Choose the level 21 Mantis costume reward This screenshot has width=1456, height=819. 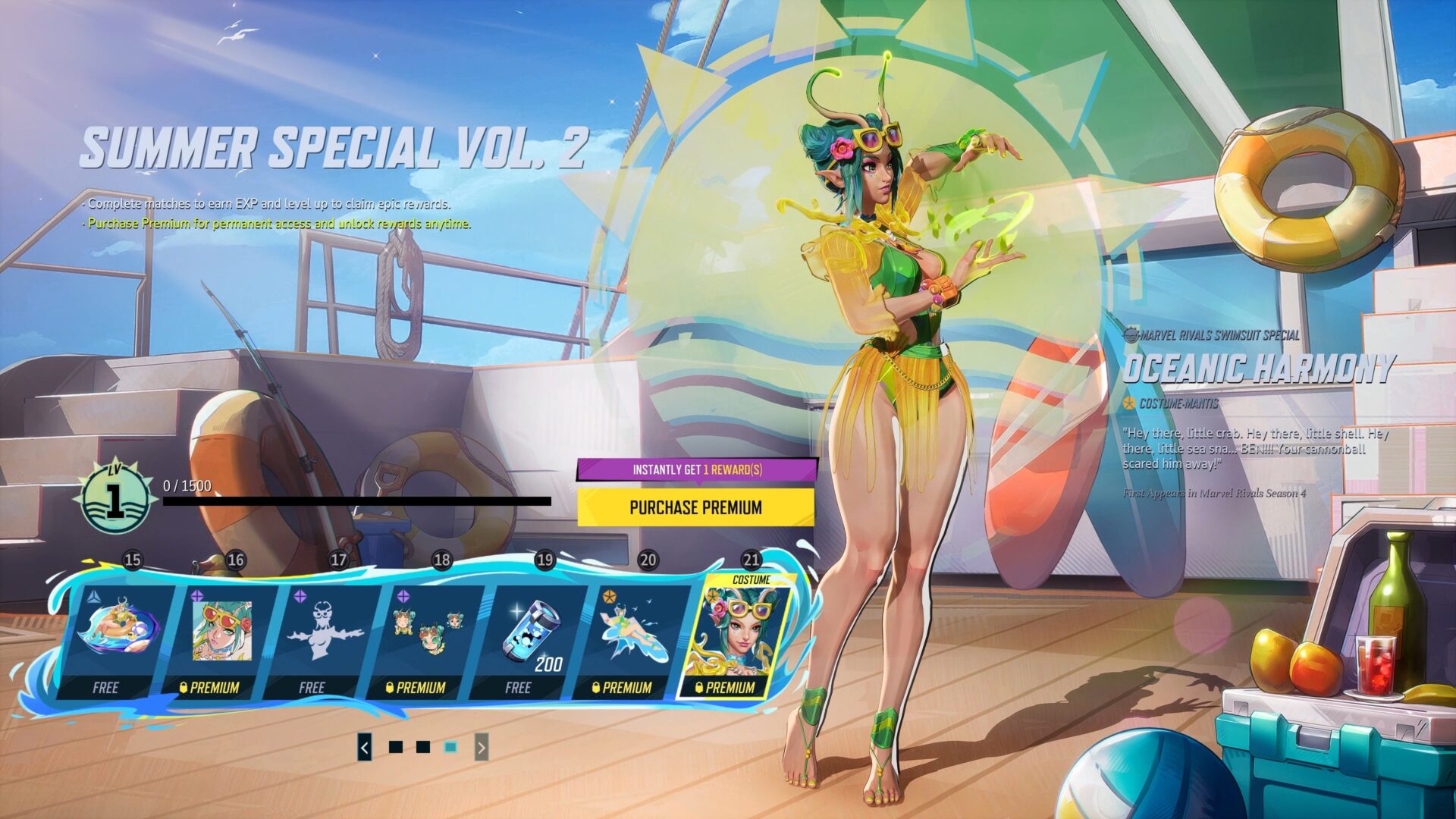(737, 639)
